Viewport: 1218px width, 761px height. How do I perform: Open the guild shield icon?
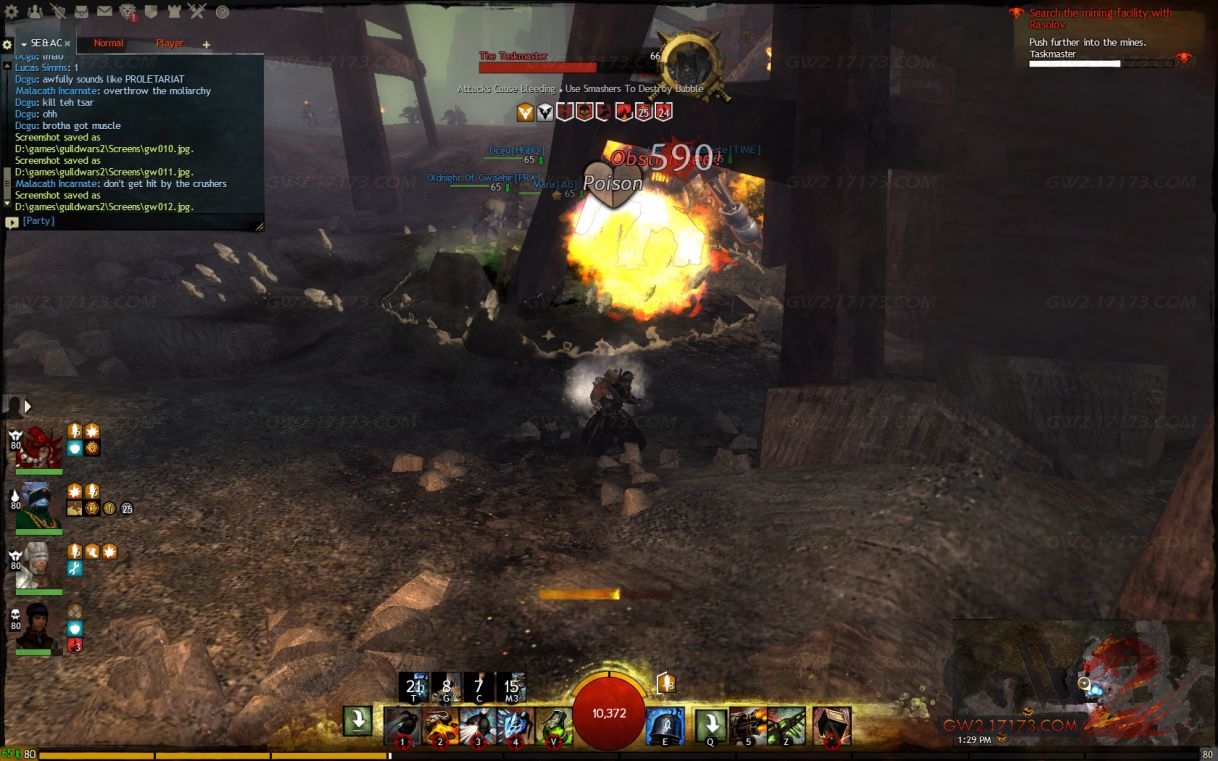pos(151,12)
